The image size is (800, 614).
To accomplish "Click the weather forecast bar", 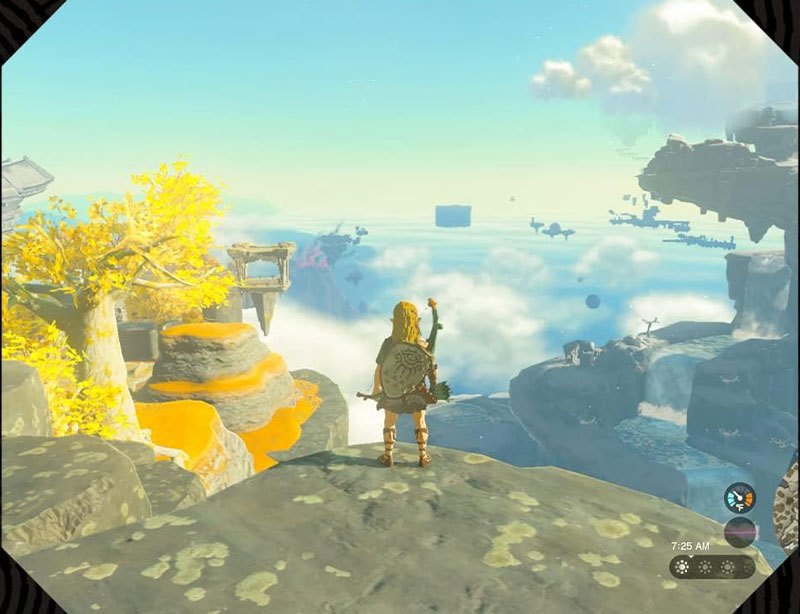I will click(x=711, y=567).
